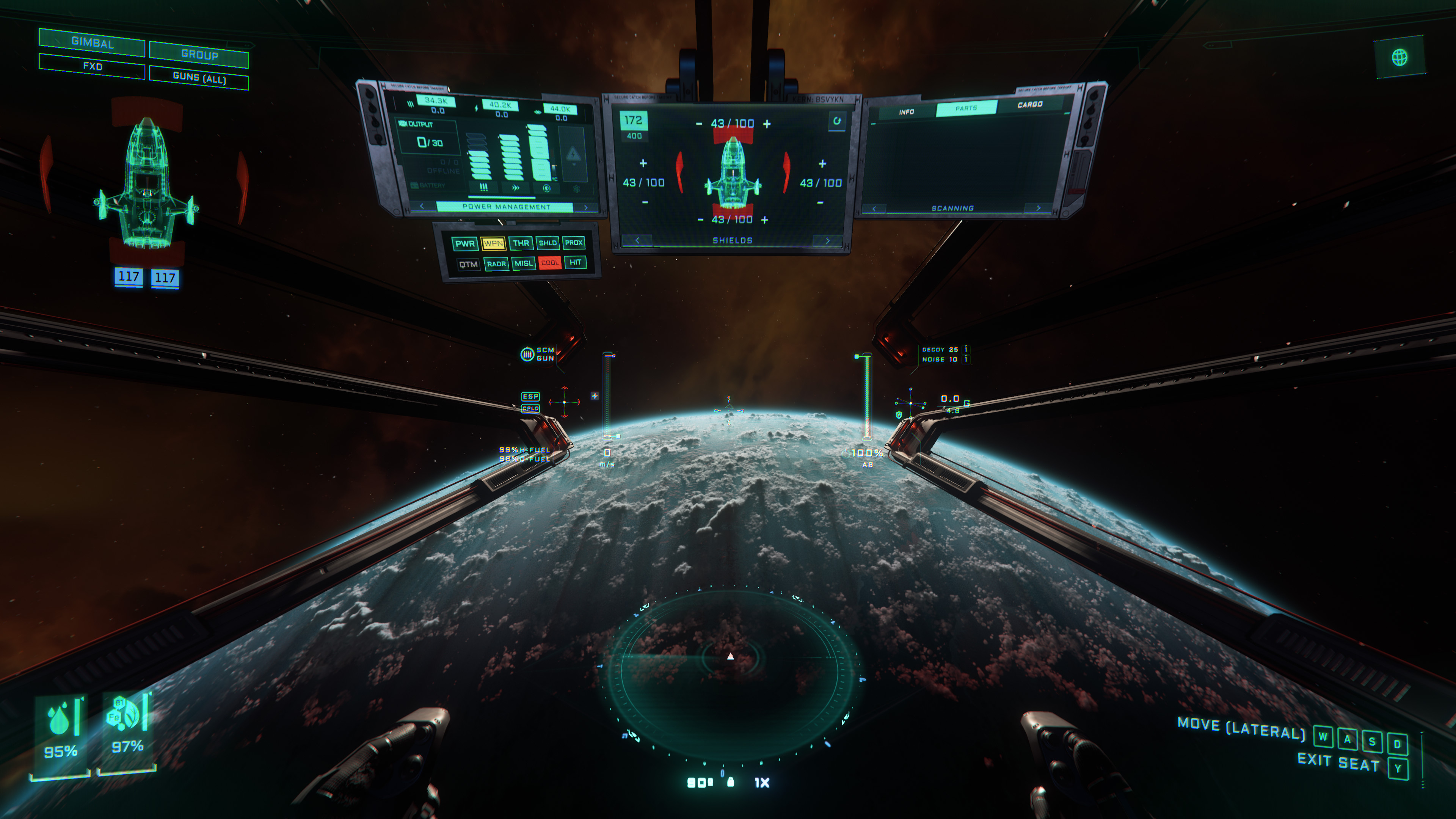Raise left shield using its plus button
The width and height of the screenshot is (1456, 819).
(643, 163)
